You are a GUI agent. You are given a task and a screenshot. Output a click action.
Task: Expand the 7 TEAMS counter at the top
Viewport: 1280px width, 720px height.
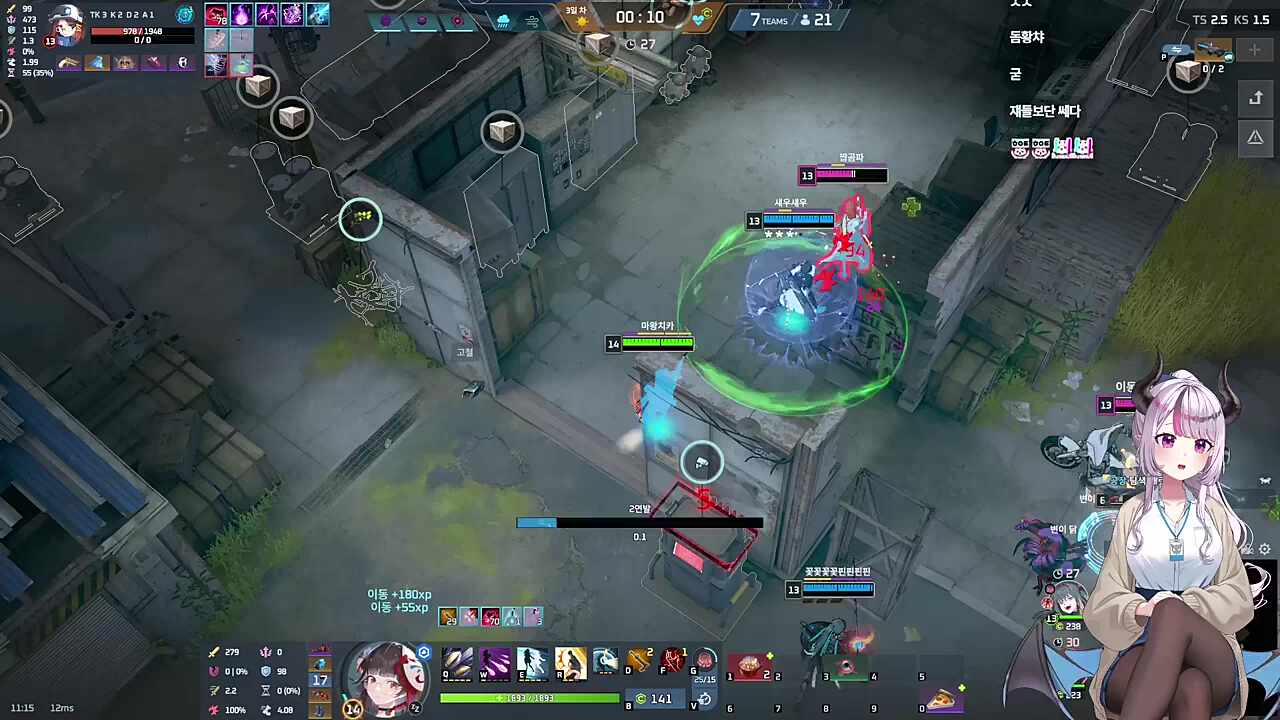coord(770,19)
